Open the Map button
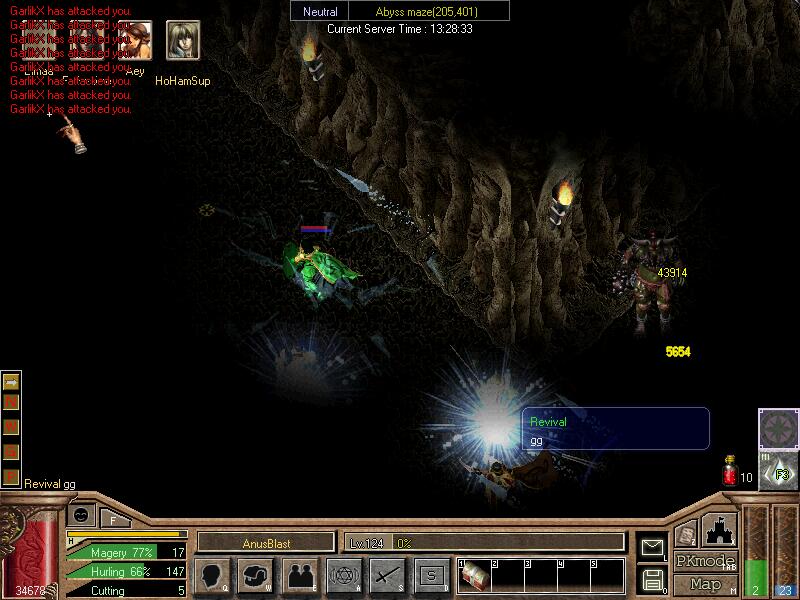The image size is (800, 600). (706, 583)
